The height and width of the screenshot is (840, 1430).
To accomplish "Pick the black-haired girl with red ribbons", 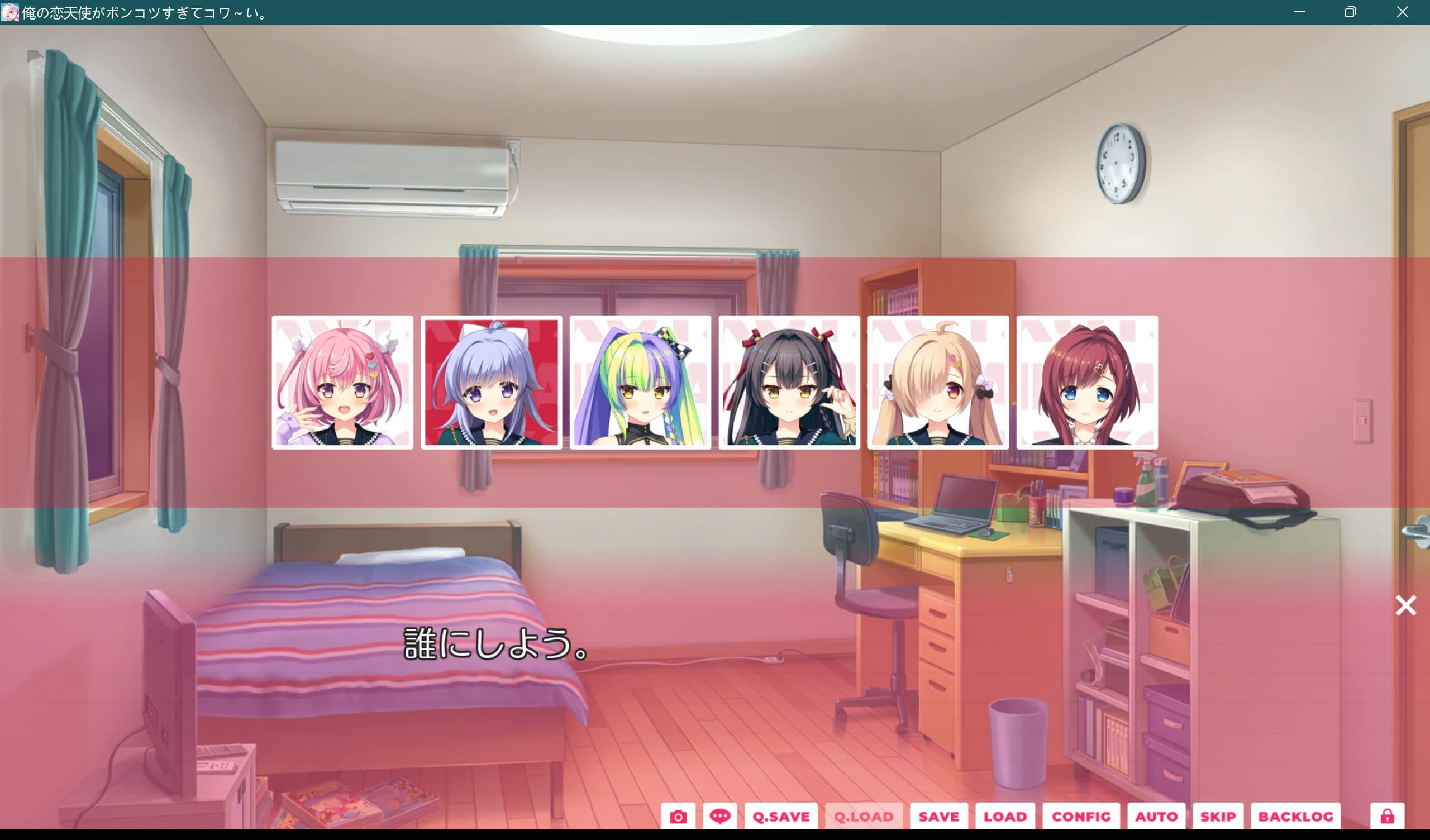I will click(x=790, y=383).
